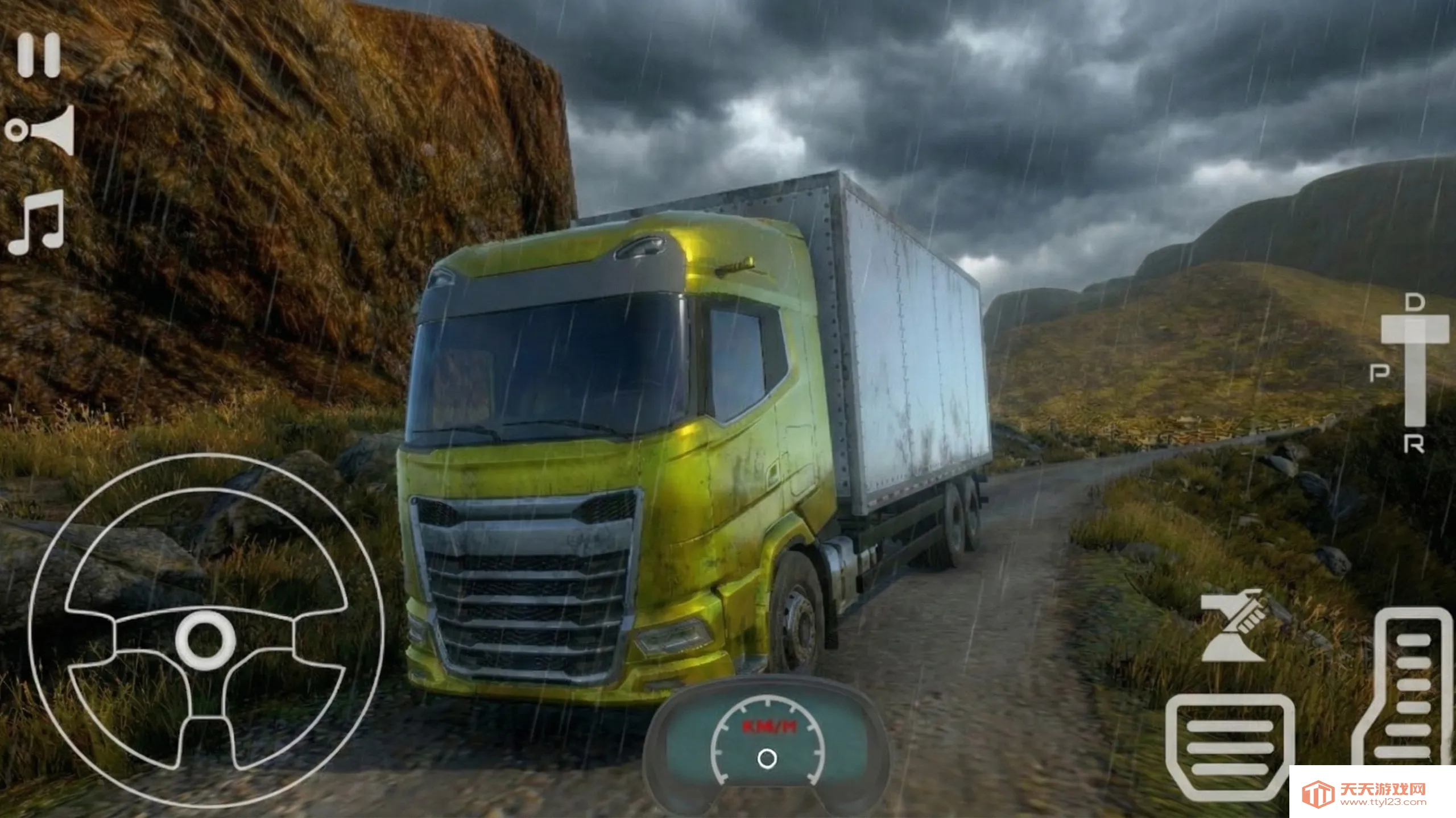
Task: Shift gear to R
Action: [1414, 444]
